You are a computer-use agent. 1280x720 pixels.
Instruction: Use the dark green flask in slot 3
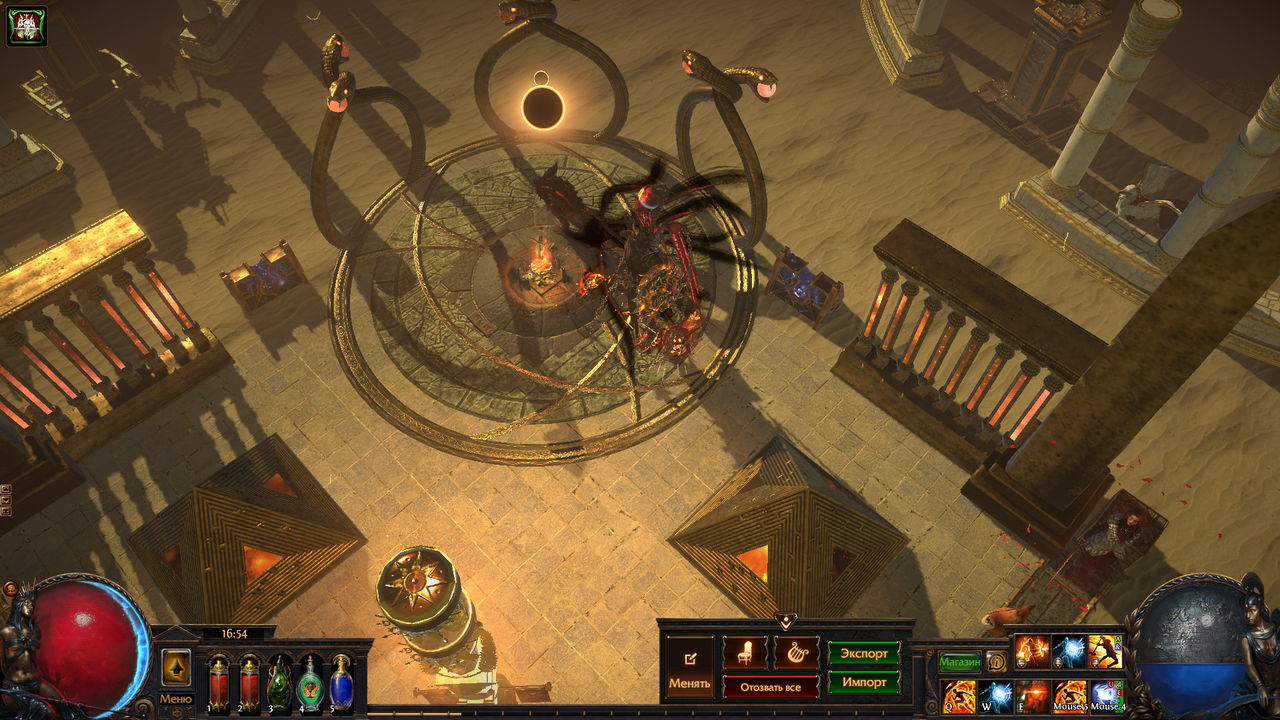pyautogui.click(x=280, y=683)
